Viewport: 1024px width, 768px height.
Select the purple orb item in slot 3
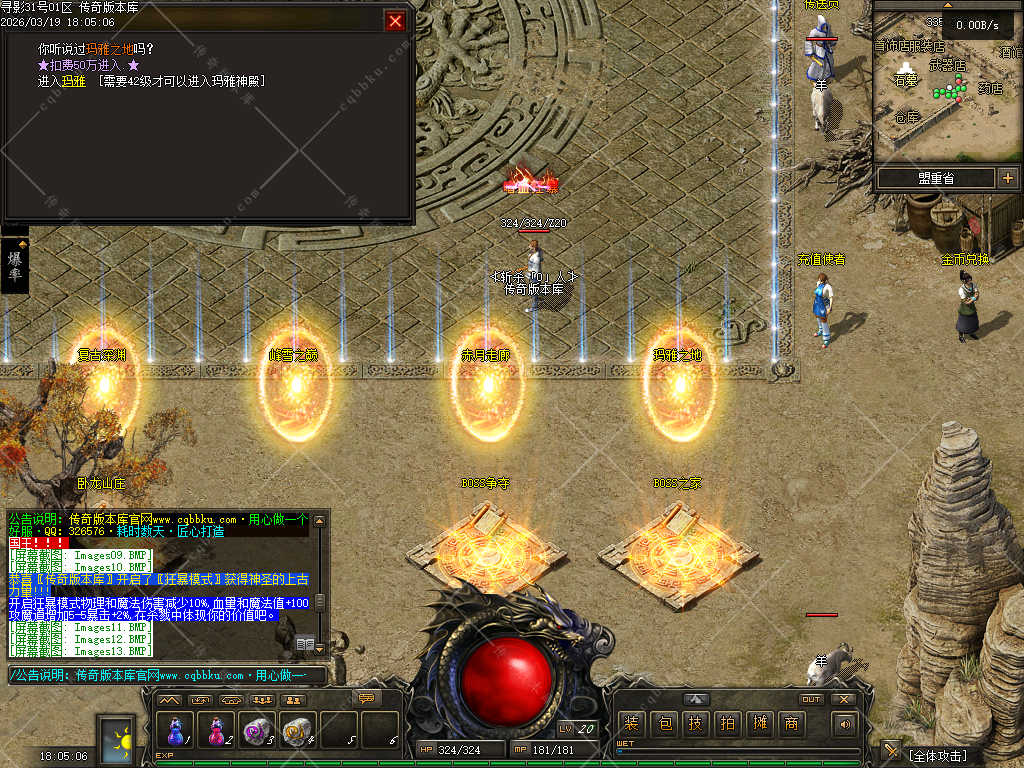click(x=256, y=731)
